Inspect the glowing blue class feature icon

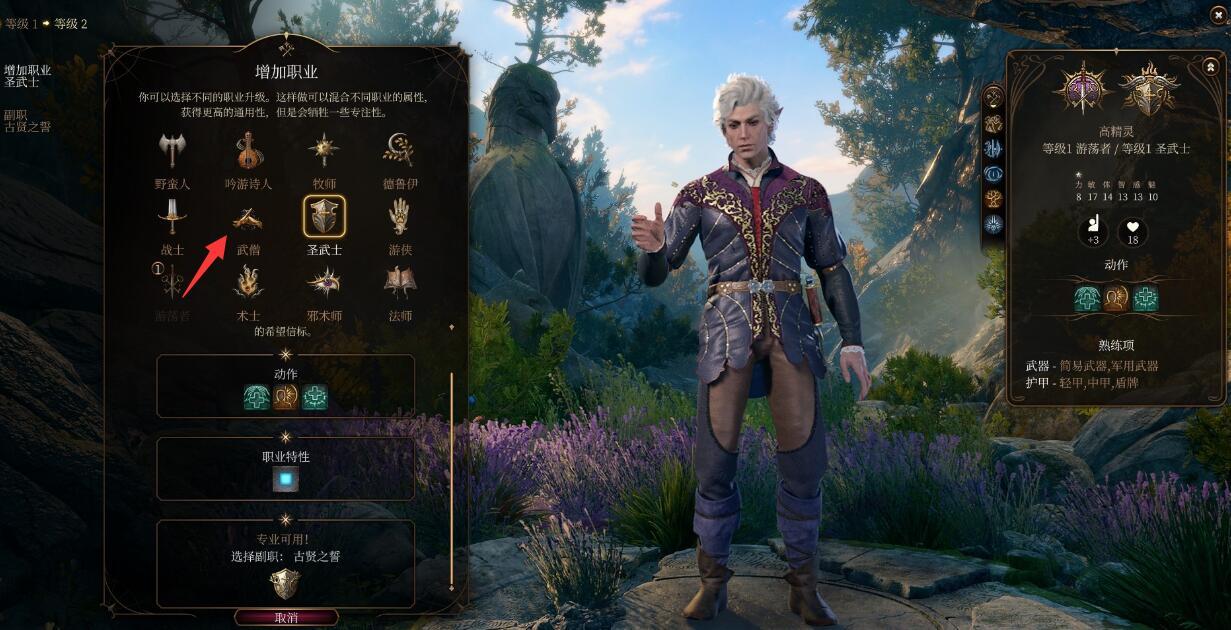tap(286, 480)
